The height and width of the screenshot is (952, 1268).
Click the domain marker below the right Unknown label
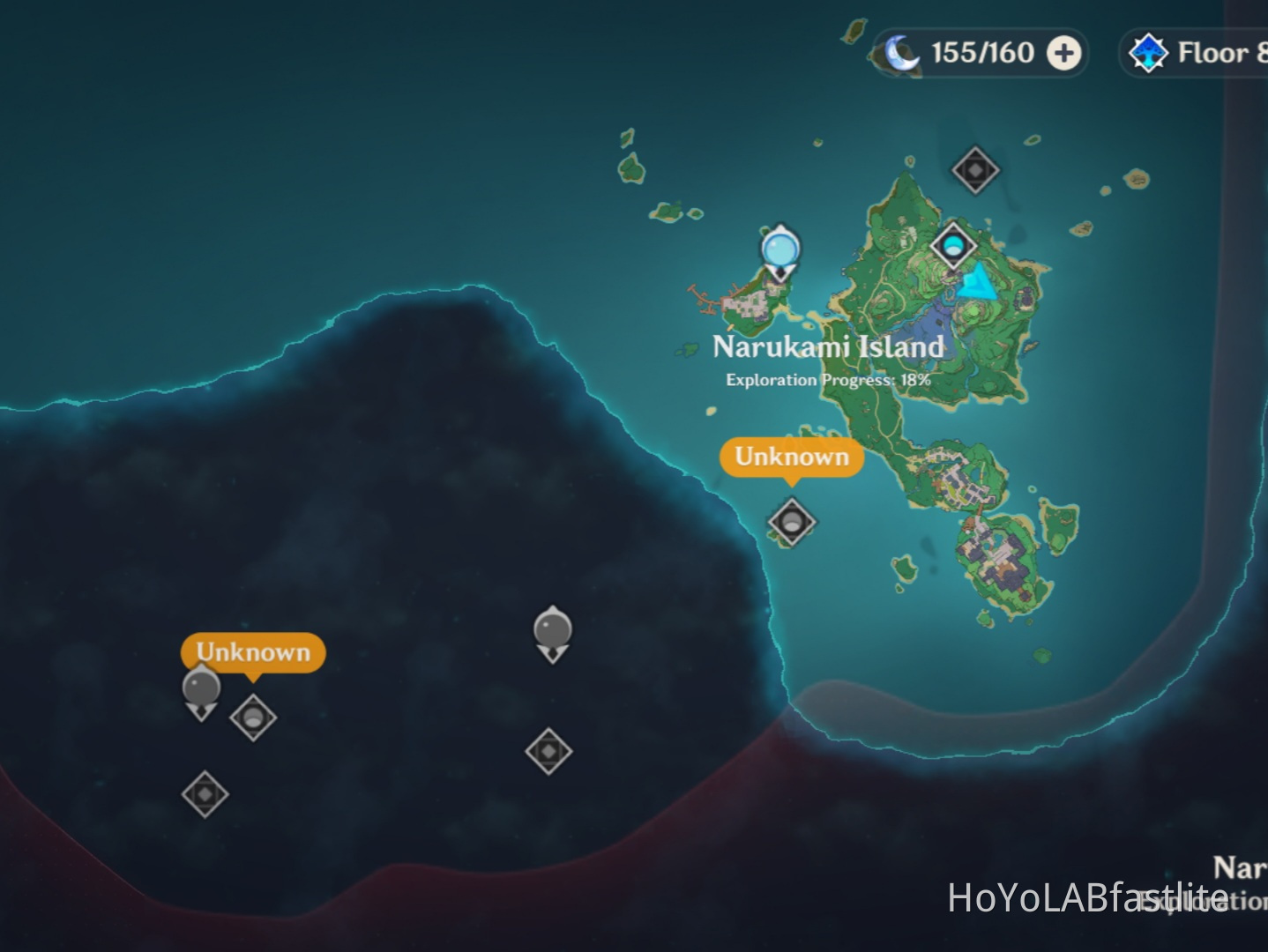pyautogui.click(x=791, y=522)
